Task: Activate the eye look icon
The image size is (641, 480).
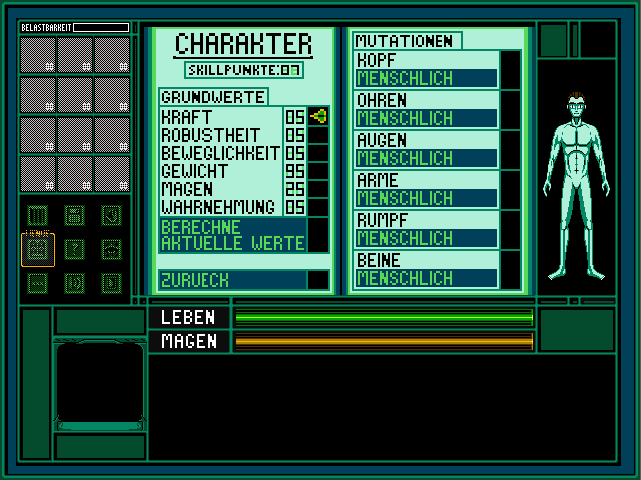Action: (111, 248)
